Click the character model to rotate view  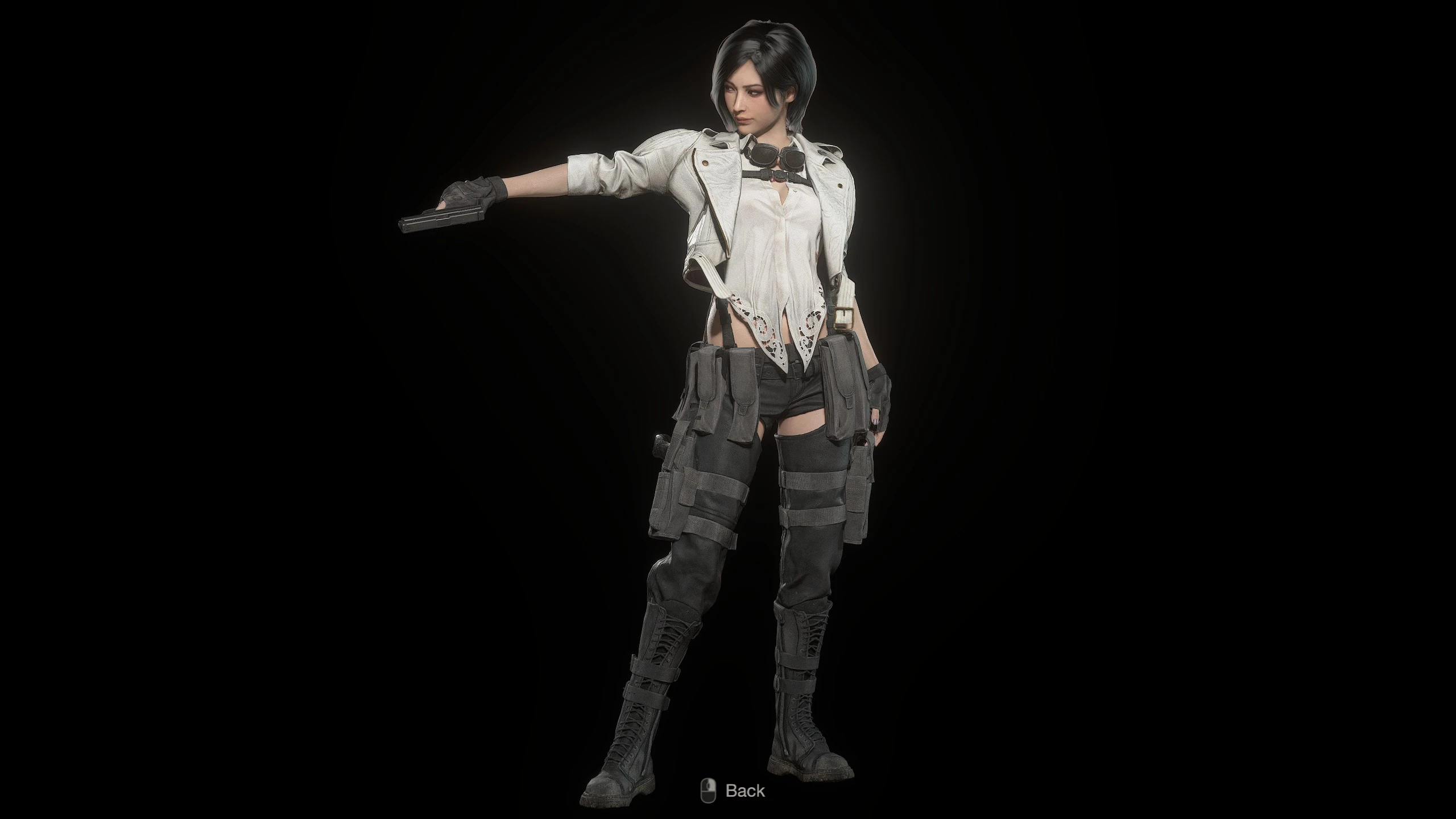(756, 398)
